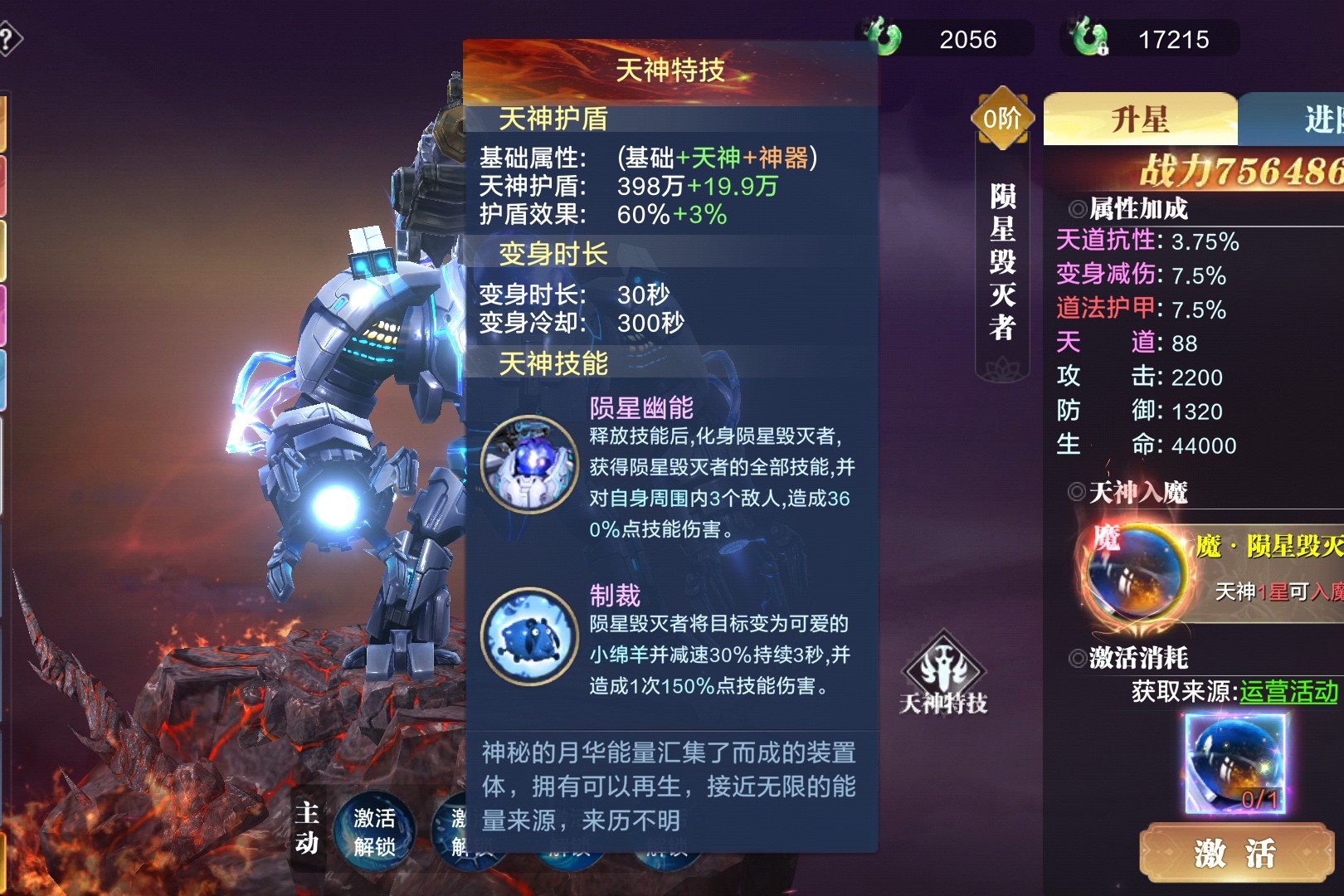Click the 激活 activate button

tap(1235, 852)
